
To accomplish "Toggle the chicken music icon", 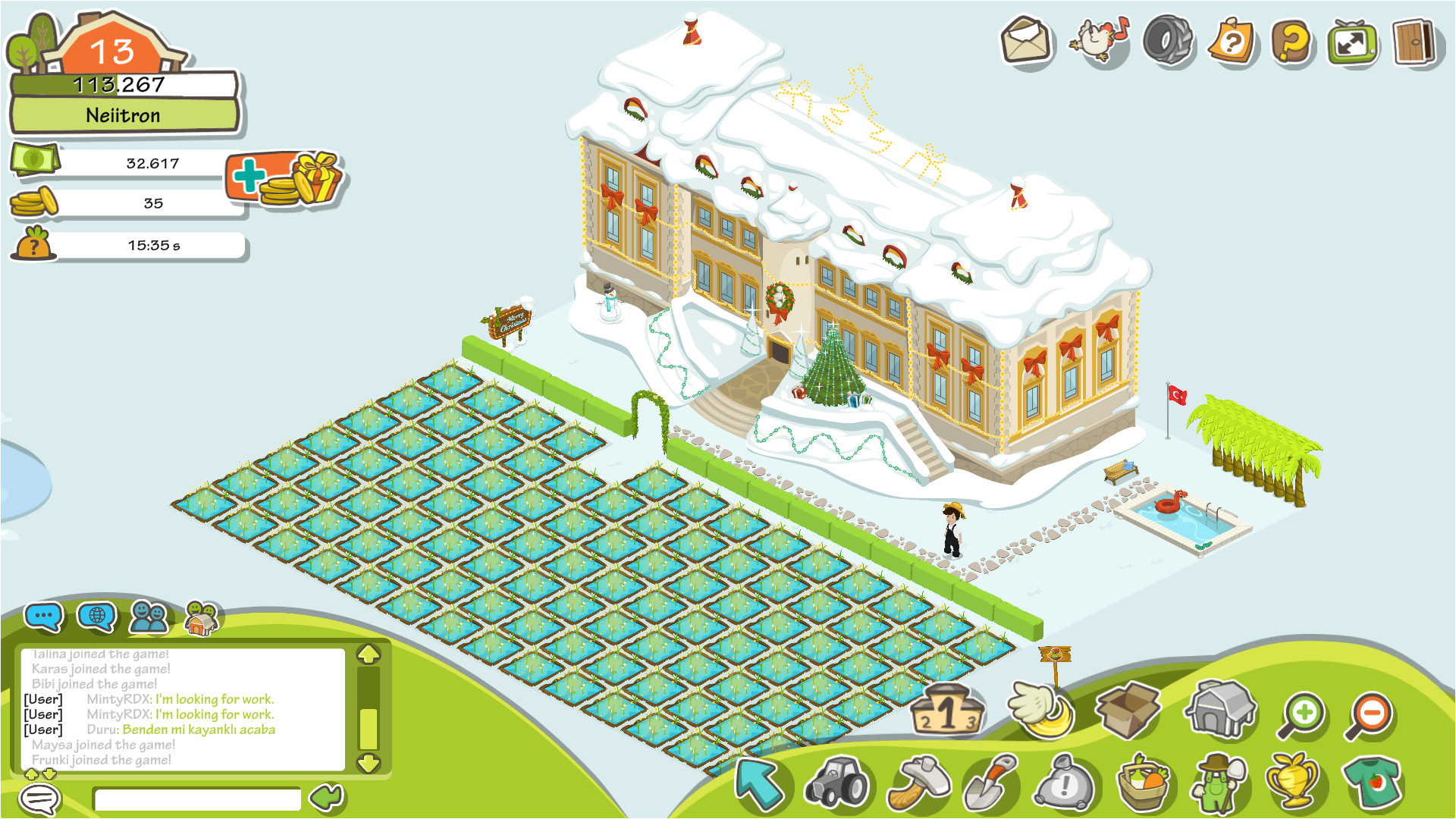I will 1097,40.
